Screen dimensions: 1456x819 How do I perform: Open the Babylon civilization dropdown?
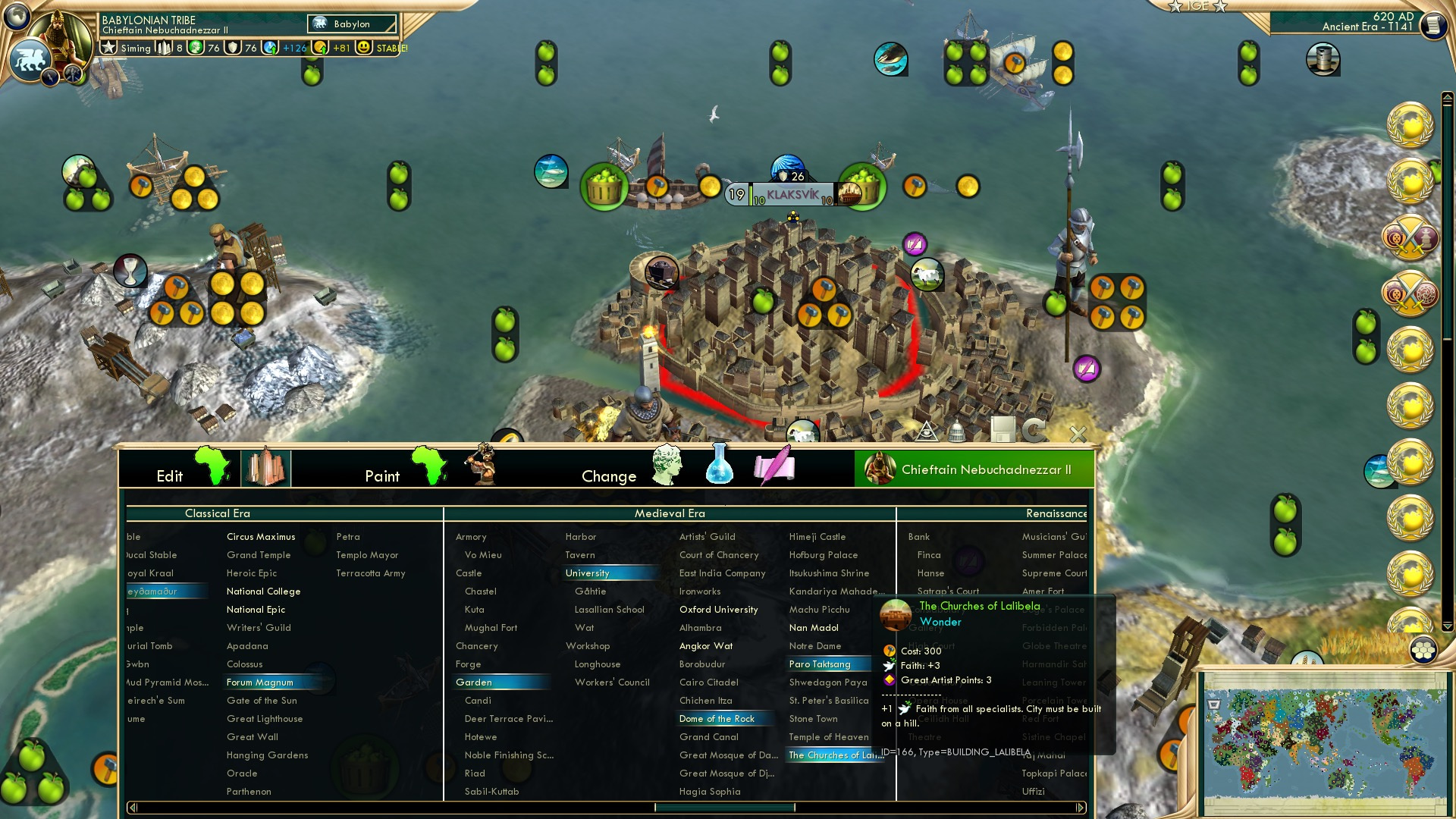tap(351, 24)
